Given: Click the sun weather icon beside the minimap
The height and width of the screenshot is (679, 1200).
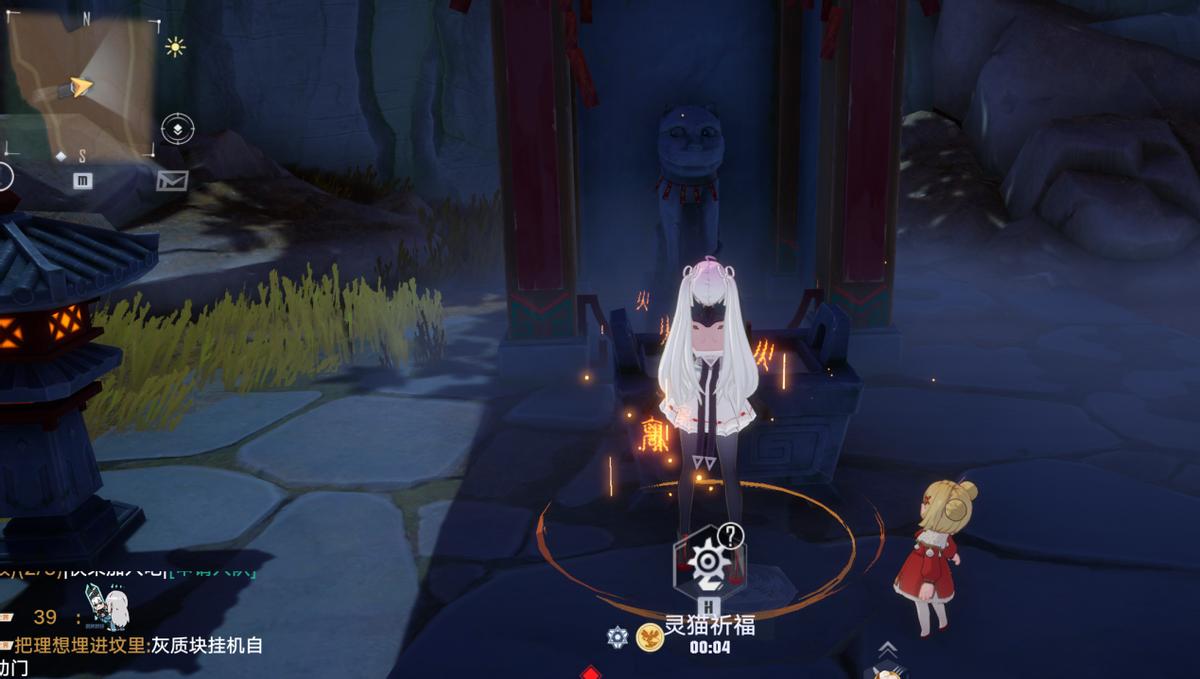Looking at the screenshot, I should click(x=176, y=46).
